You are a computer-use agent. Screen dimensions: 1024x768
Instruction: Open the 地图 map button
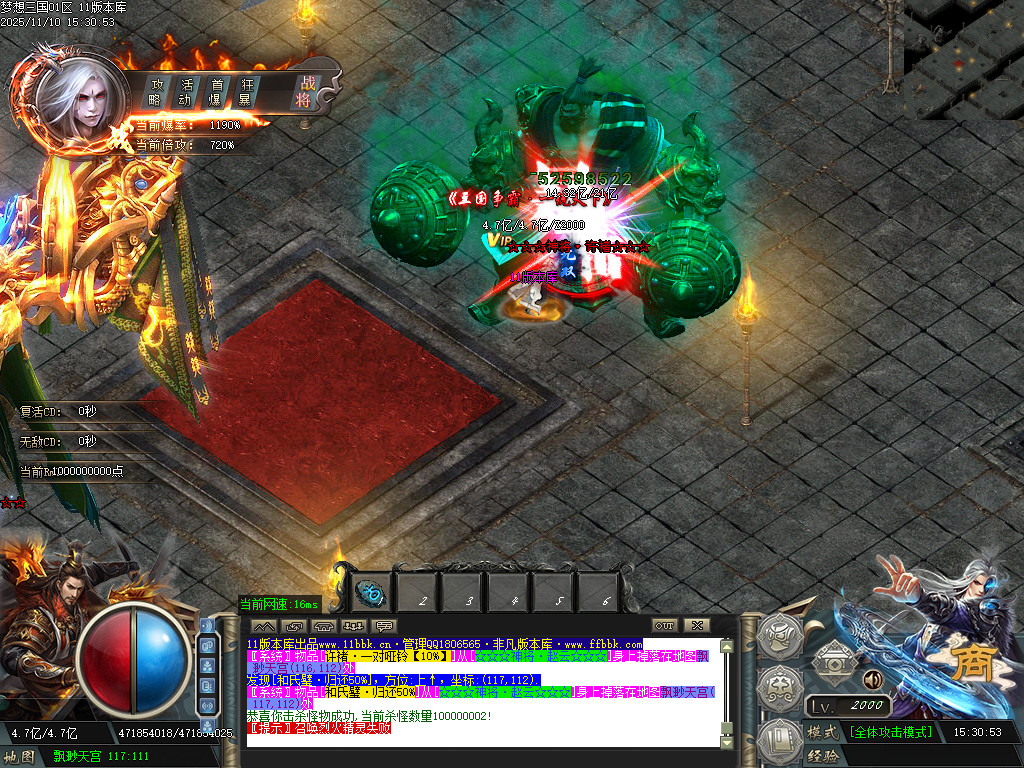tap(19, 756)
